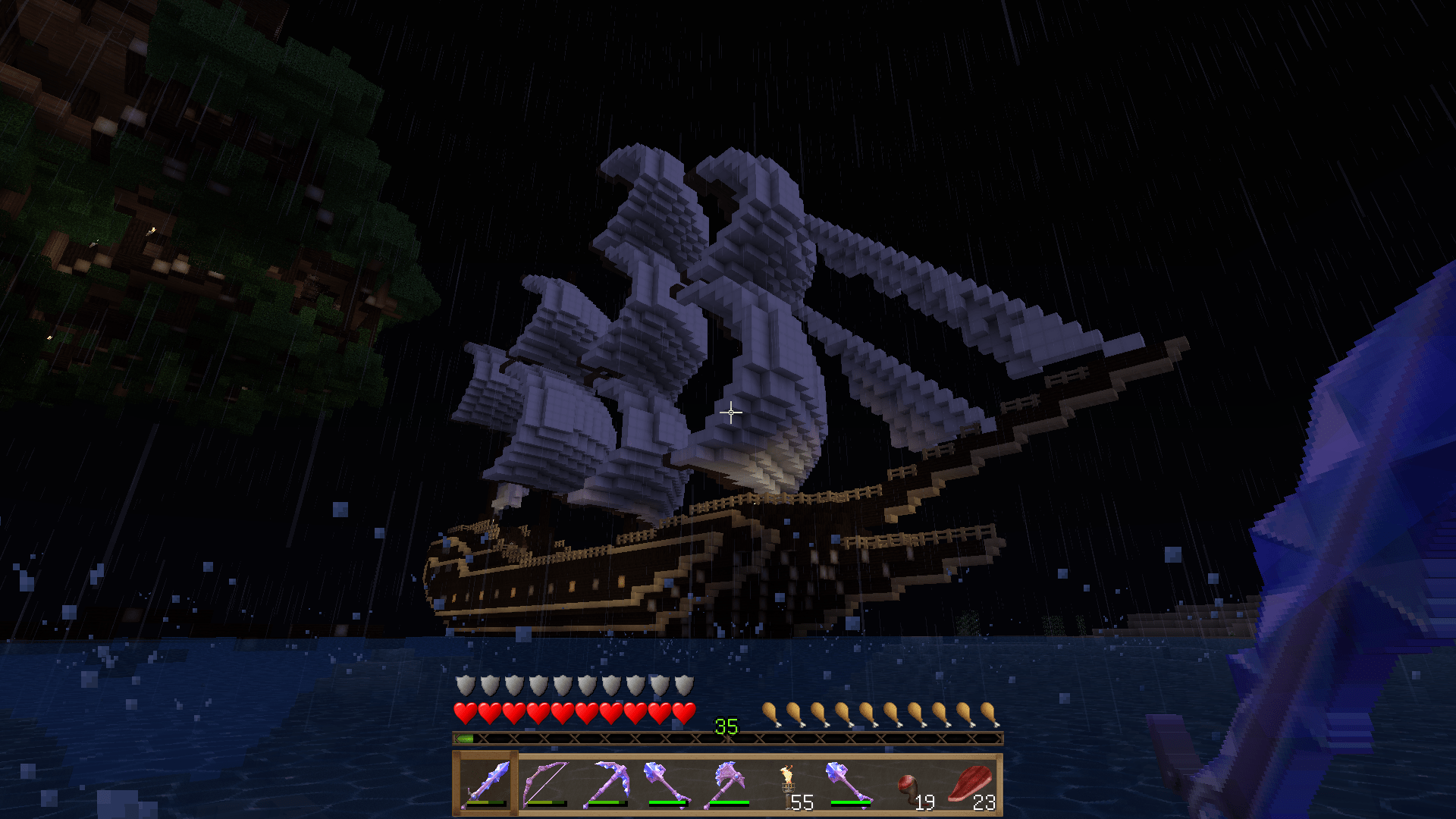Screen dimensions: 1456x819
Task: Switch to the enchanted axe slot
Action: [728, 784]
